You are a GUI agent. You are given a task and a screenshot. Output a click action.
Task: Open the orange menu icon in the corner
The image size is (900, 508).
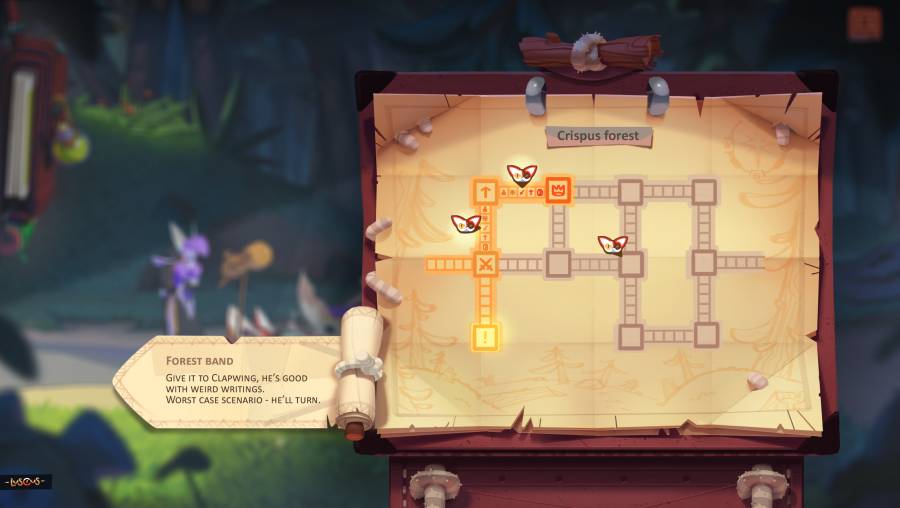pos(864,24)
